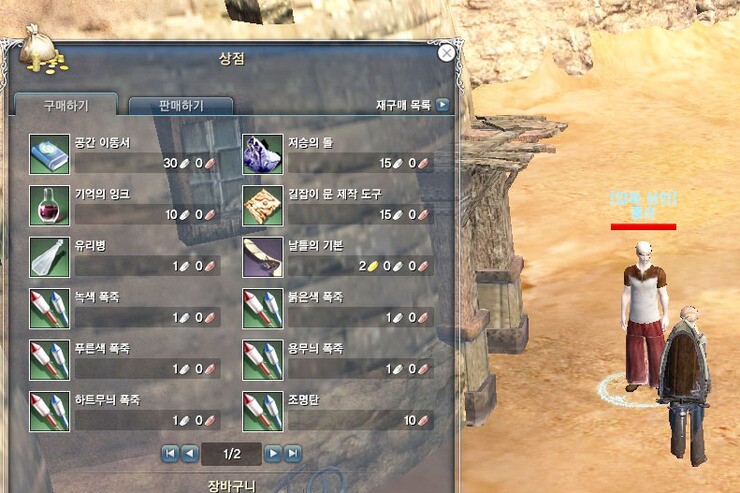This screenshot has height=493, width=740.
Task: Select the 기억의 잉크 ink bottle
Action: pyautogui.click(x=48, y=205)
